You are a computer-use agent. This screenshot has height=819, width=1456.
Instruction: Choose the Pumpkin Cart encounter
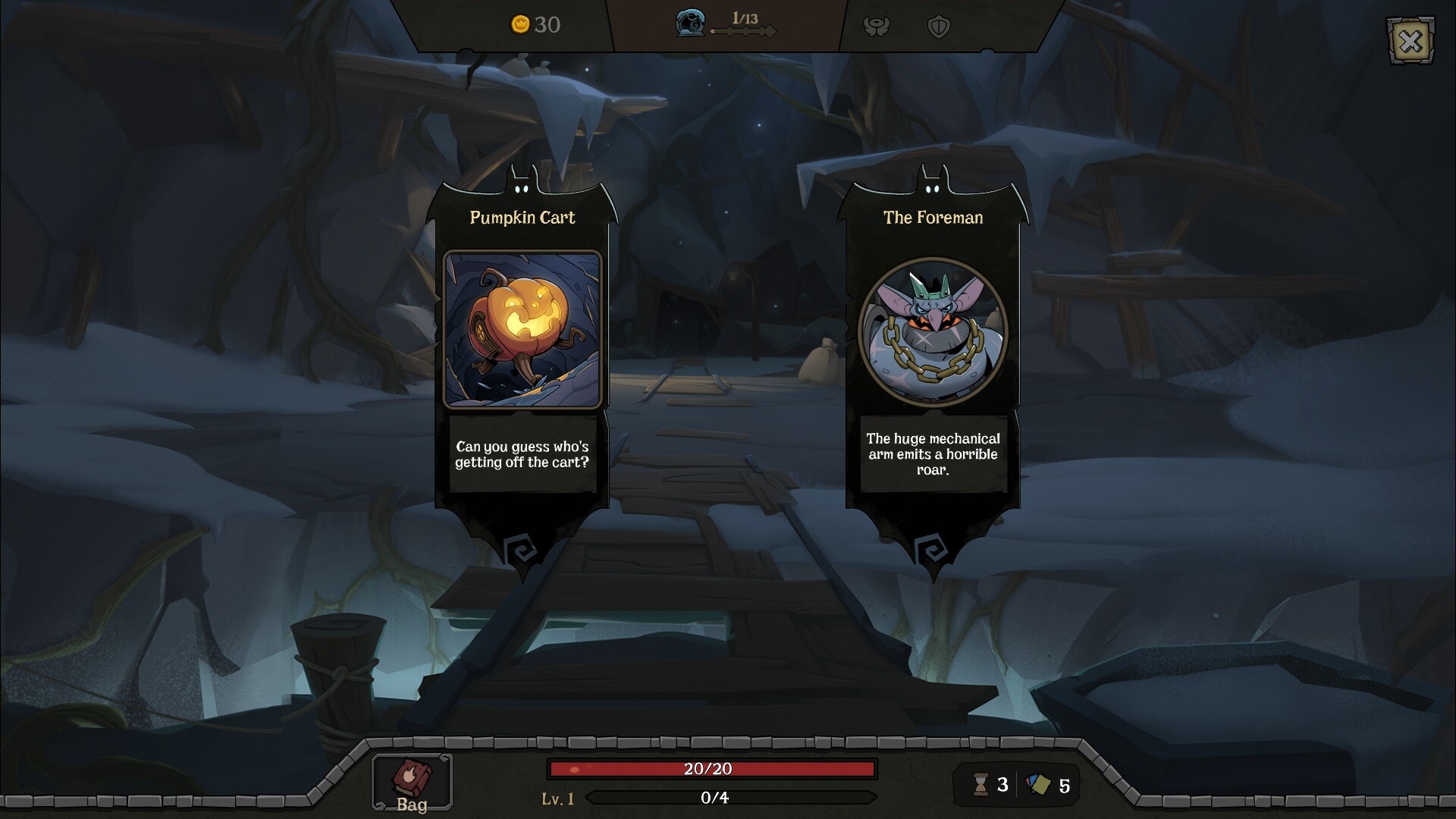522,341
